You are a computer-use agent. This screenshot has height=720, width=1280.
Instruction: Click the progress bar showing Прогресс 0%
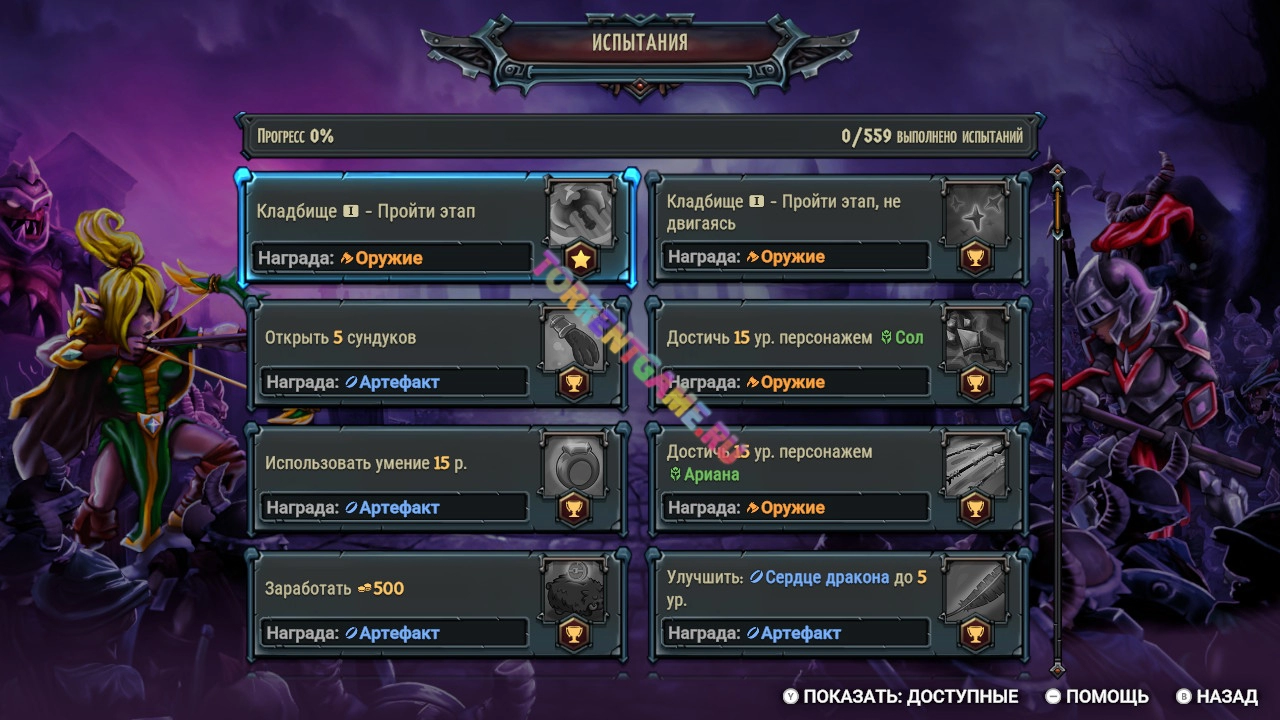point(638,135)
